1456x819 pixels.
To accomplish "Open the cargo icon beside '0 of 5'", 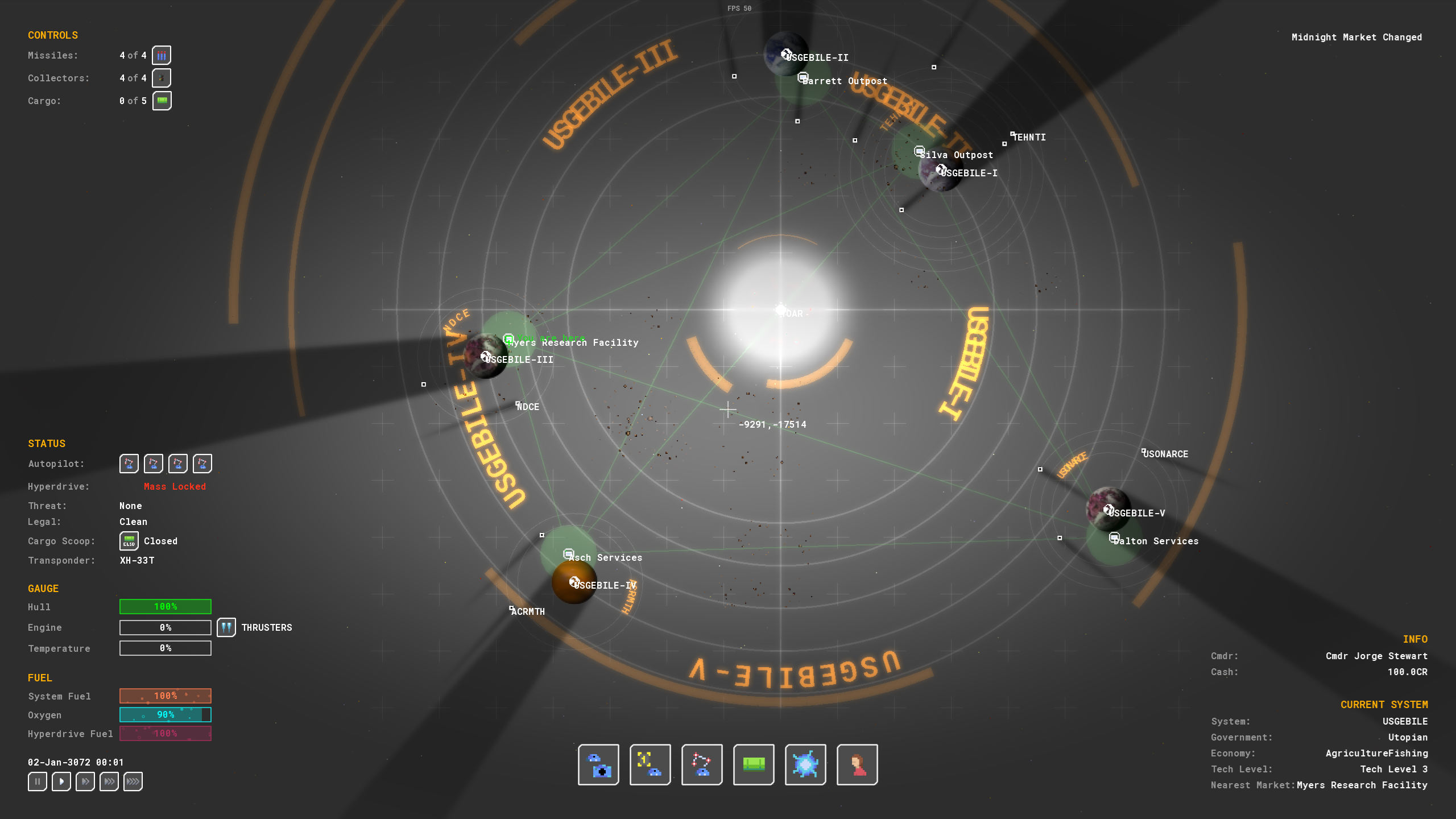I will 162,100.
